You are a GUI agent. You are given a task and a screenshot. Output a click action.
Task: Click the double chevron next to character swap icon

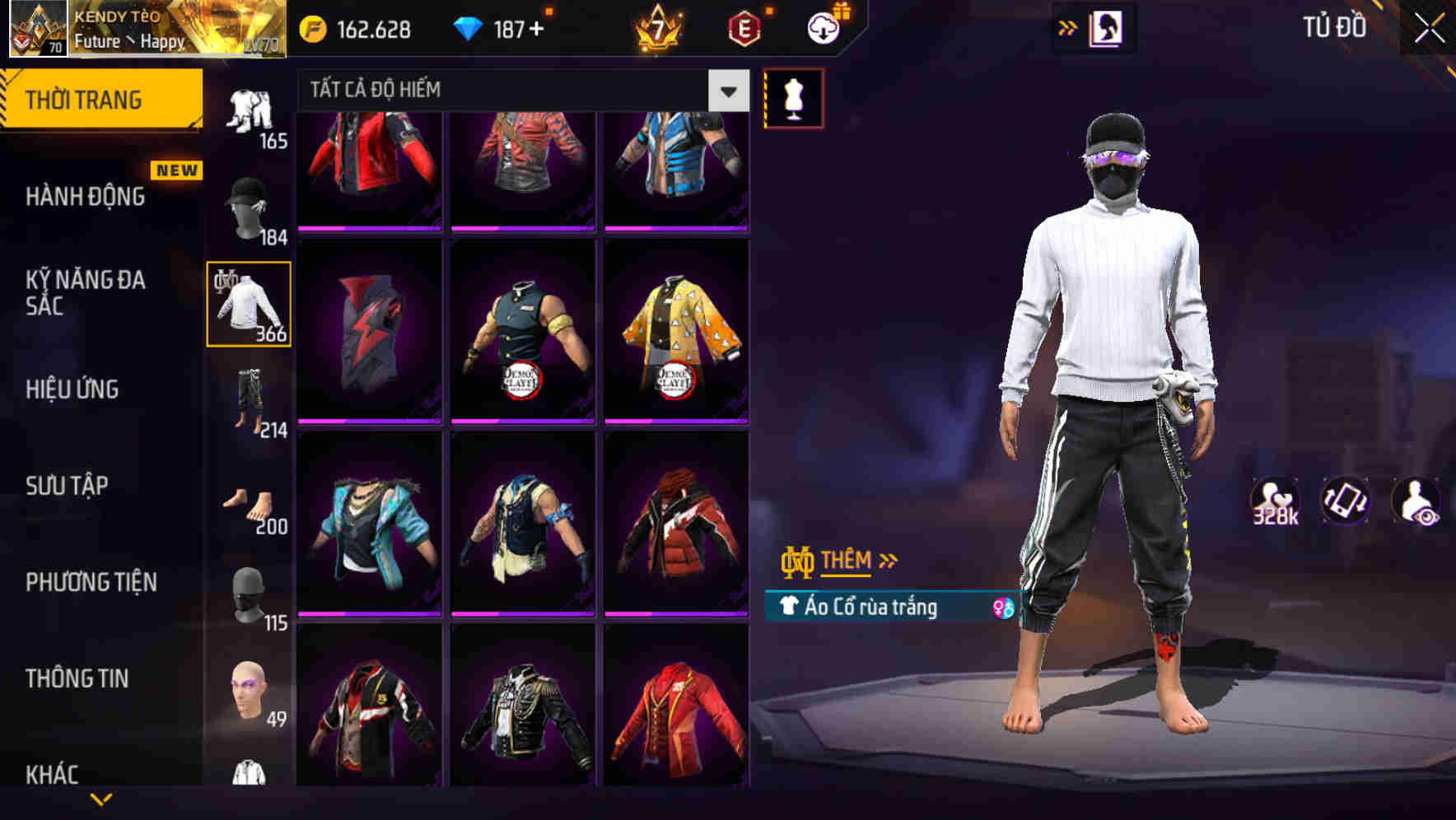tap(1068, 26)
